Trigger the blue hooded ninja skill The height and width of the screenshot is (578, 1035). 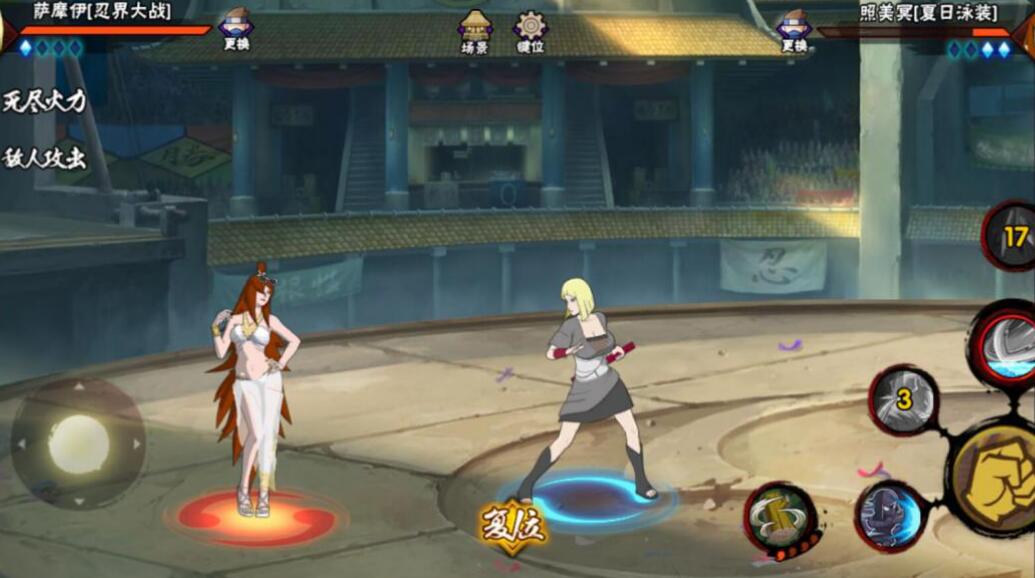(889, 515)
